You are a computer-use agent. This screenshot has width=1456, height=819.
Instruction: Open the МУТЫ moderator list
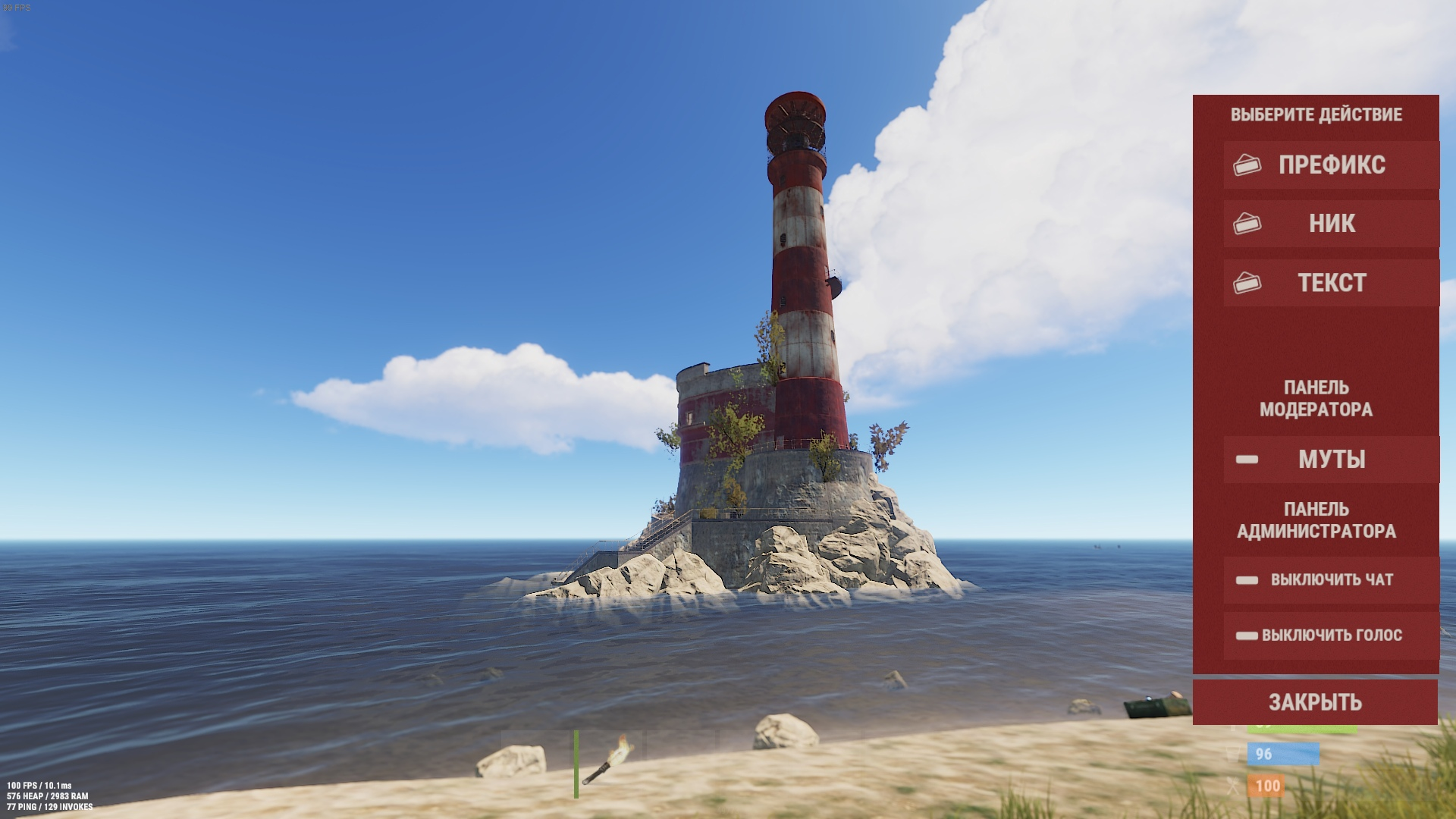click(x=1331, y=460)
